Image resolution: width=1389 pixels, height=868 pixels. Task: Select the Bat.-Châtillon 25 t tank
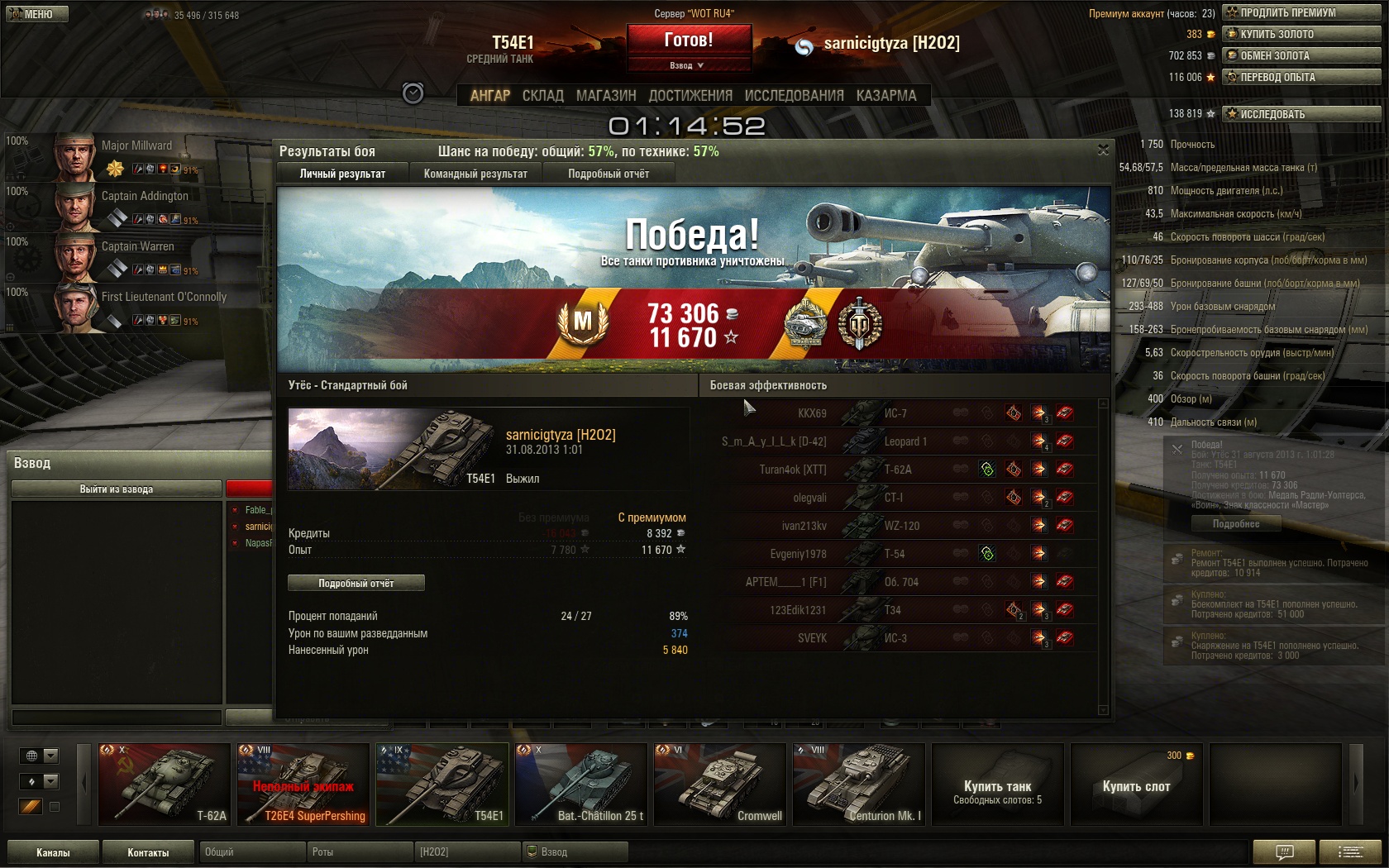(581, 784)
